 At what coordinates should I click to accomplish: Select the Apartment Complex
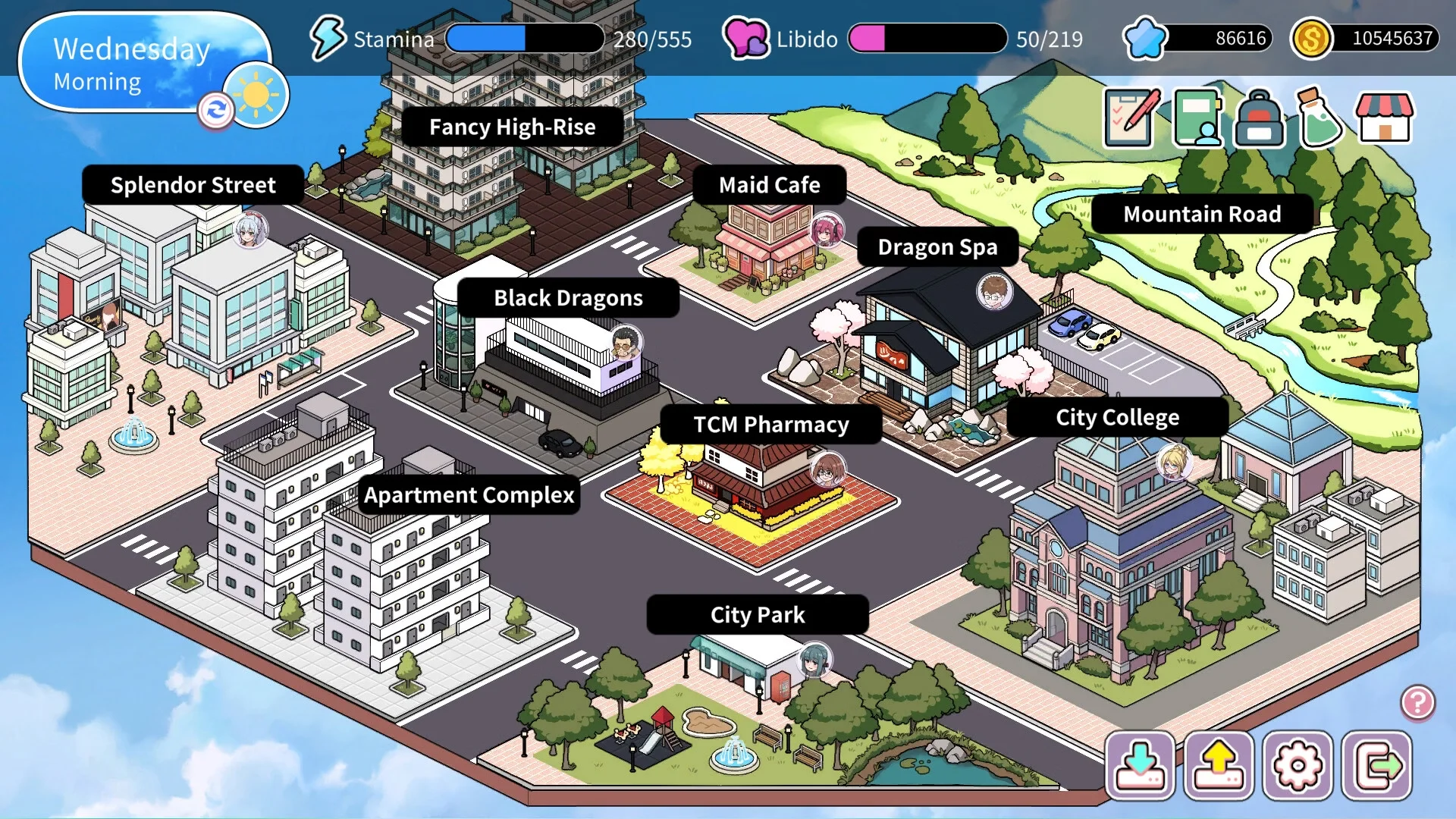pos(469,495)
